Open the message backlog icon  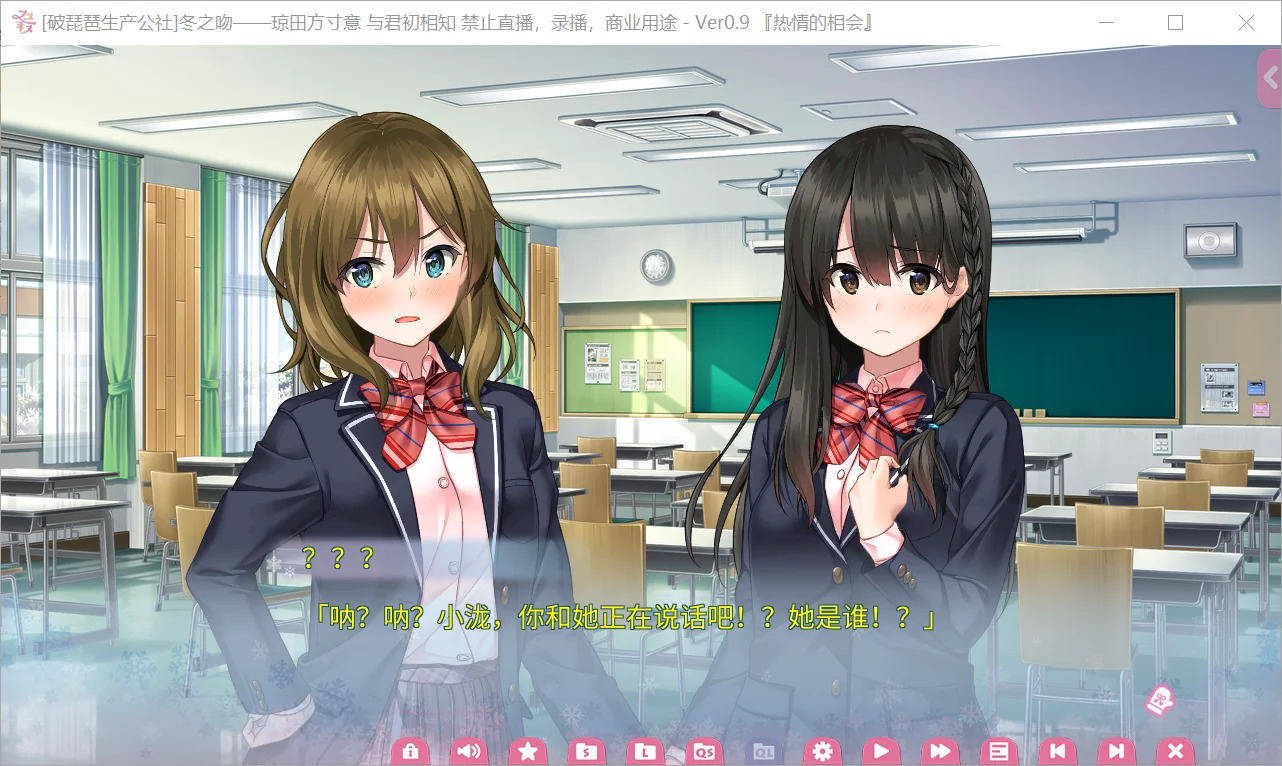click(998, 750)
